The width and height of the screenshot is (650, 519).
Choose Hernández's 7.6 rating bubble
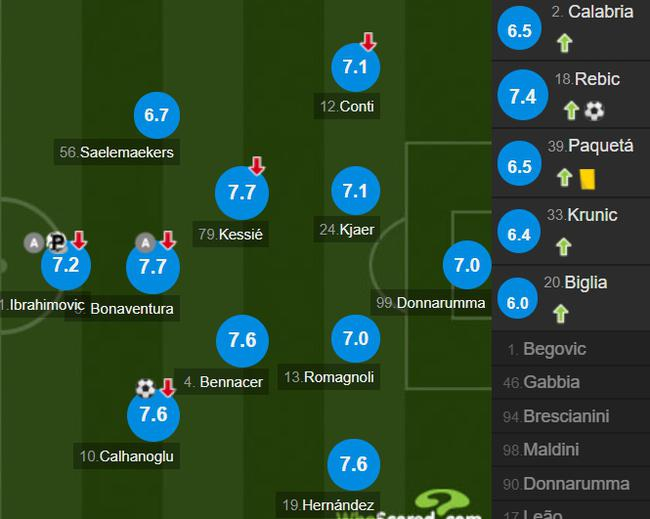point(354,464)
